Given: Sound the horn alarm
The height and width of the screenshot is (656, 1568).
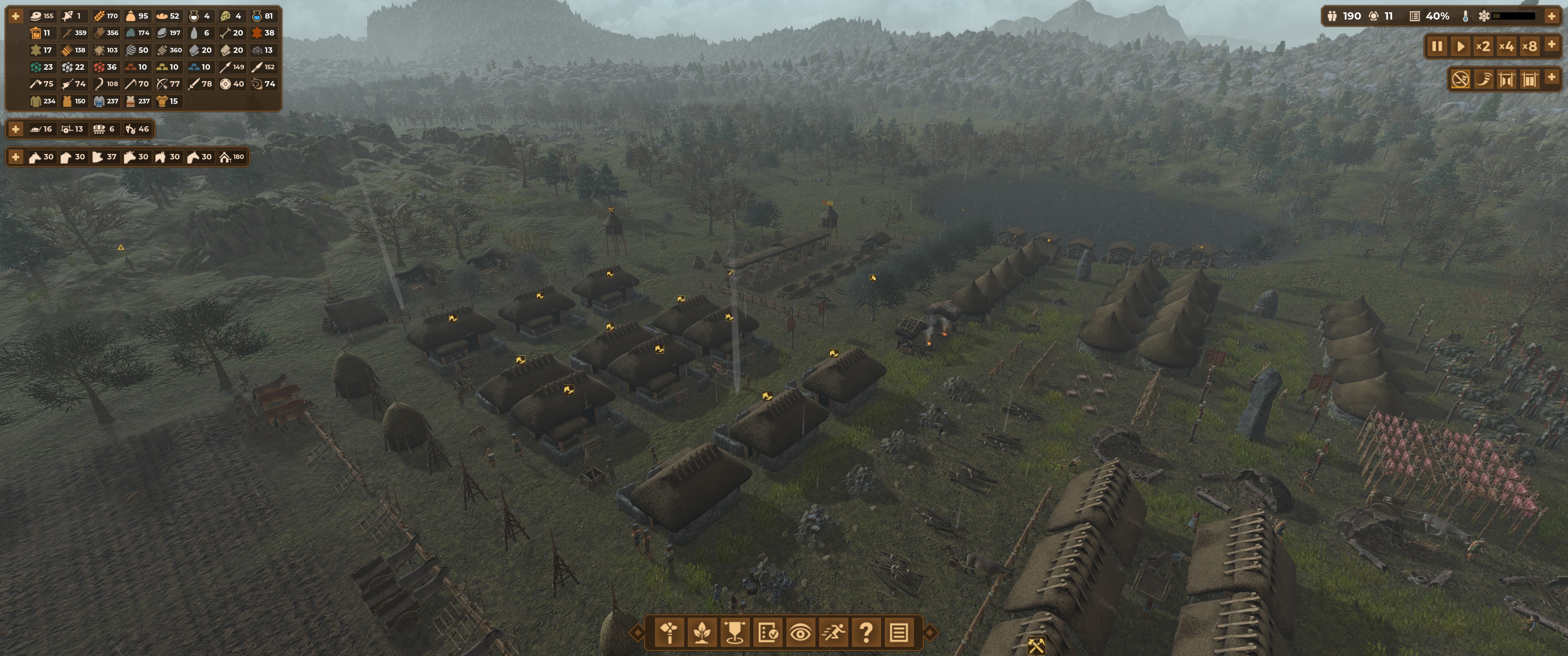Looking at the screenshot, I should 1483,79.
